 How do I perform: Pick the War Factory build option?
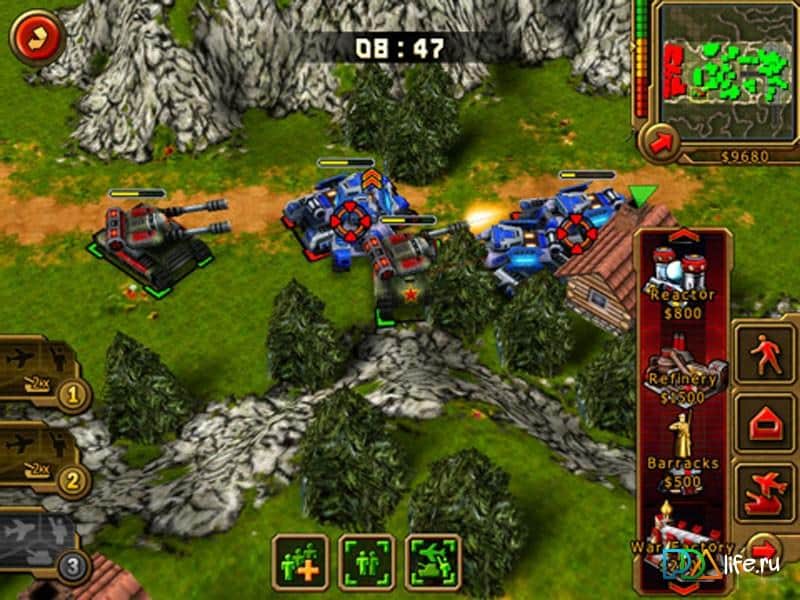tap(680, 537)
